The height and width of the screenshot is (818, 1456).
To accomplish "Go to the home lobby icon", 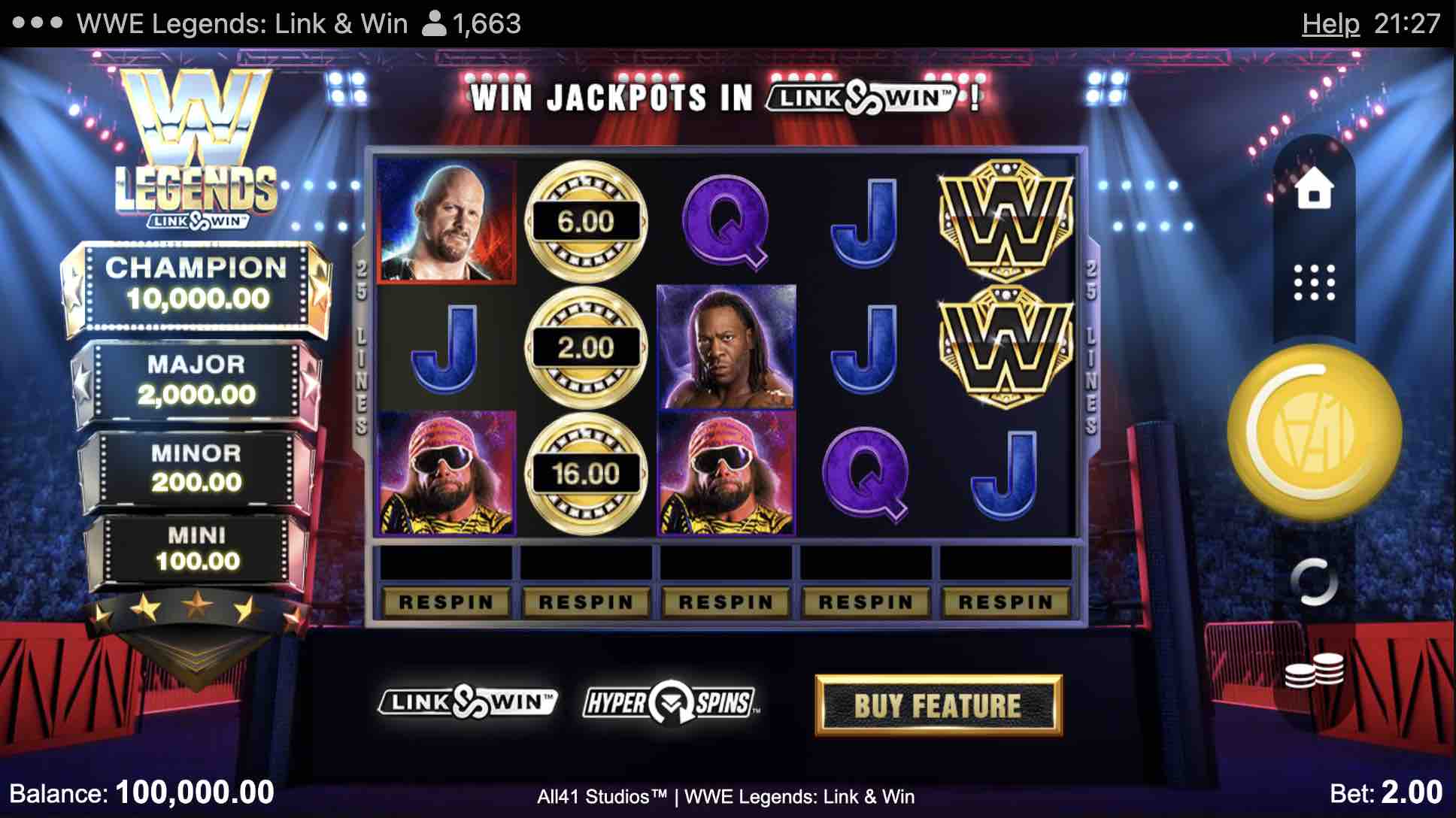I will (1314, 189).
